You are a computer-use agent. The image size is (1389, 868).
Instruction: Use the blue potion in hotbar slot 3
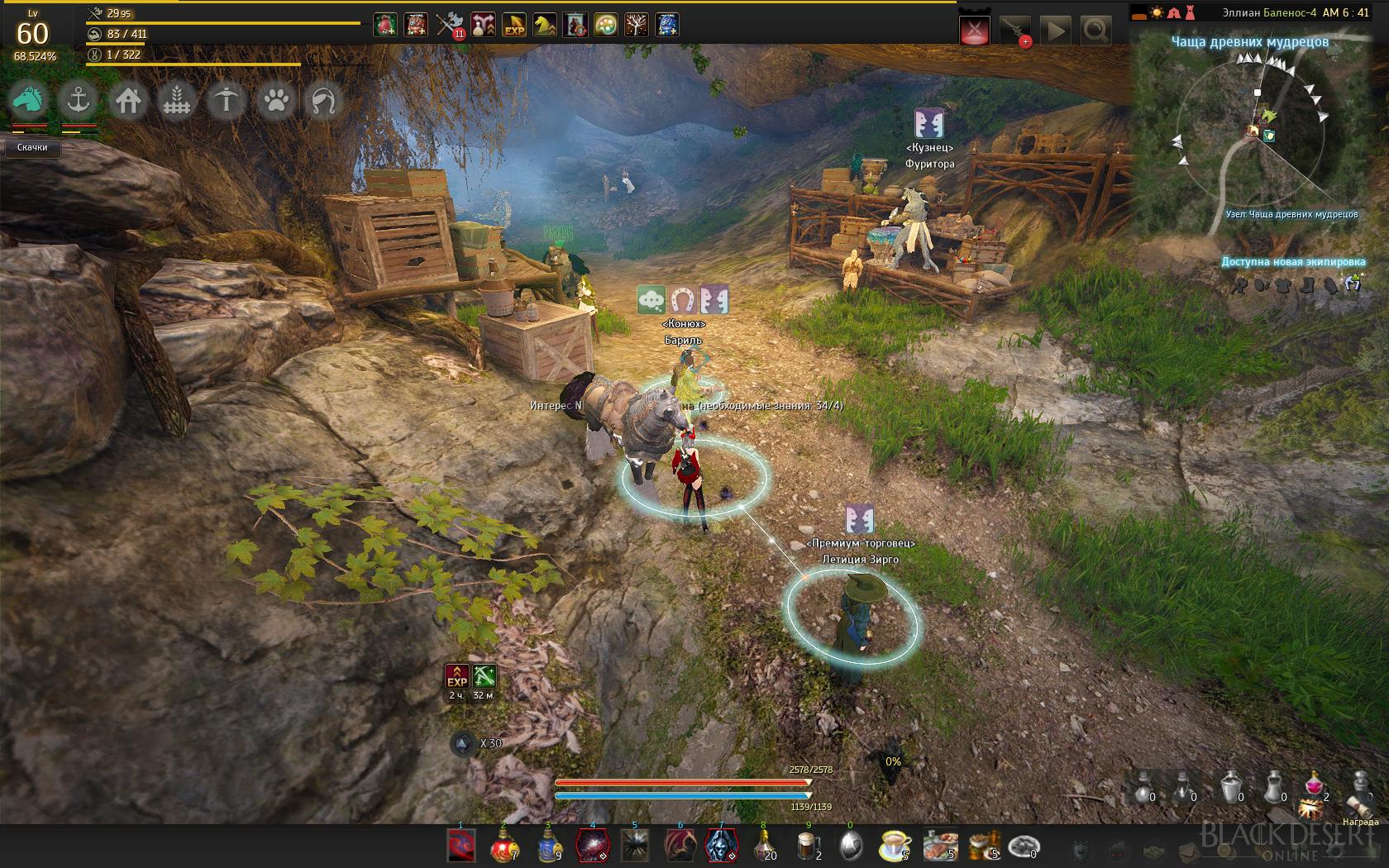548,846
